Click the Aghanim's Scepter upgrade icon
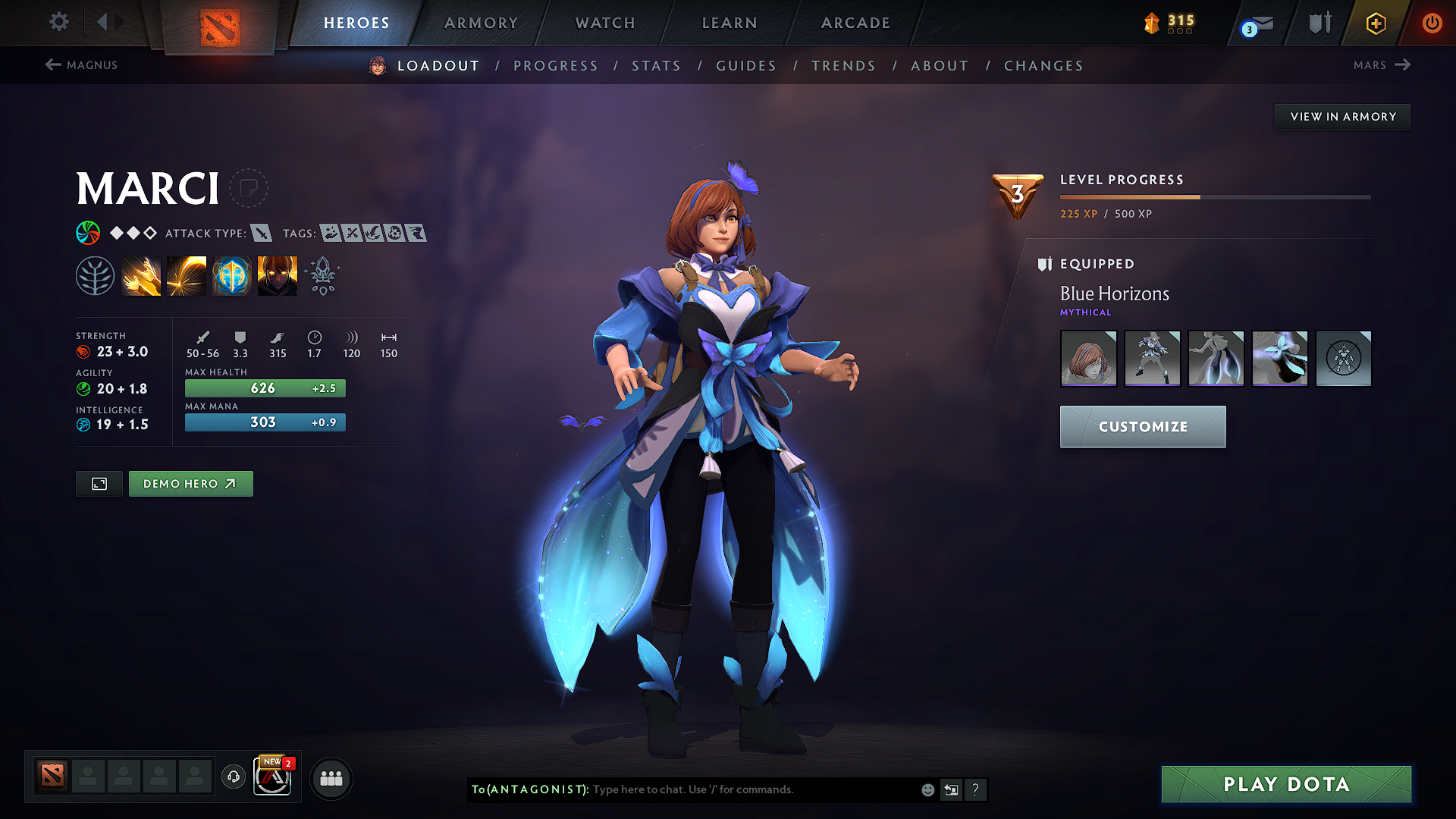Viewport: 1456px width, 819px height. point(322,275)
